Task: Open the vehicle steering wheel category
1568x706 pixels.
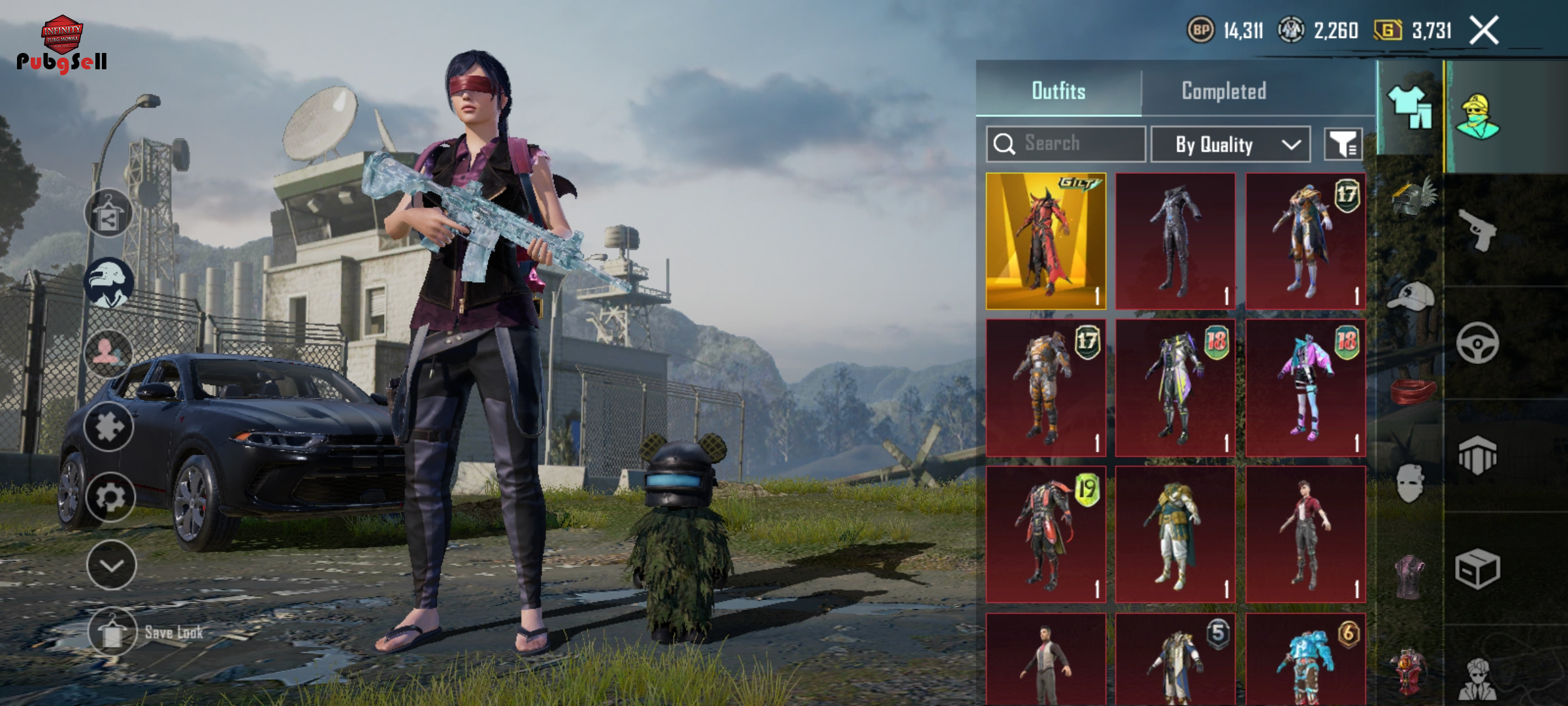Action: tap(1477, 343)
